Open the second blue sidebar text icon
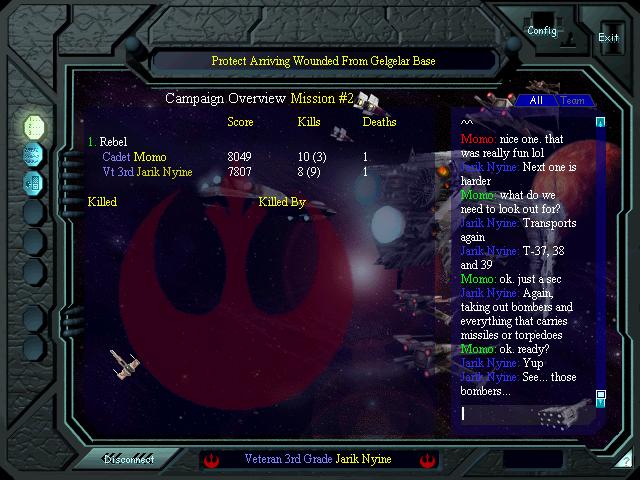 pyautogui.click(x=34, y=154)
